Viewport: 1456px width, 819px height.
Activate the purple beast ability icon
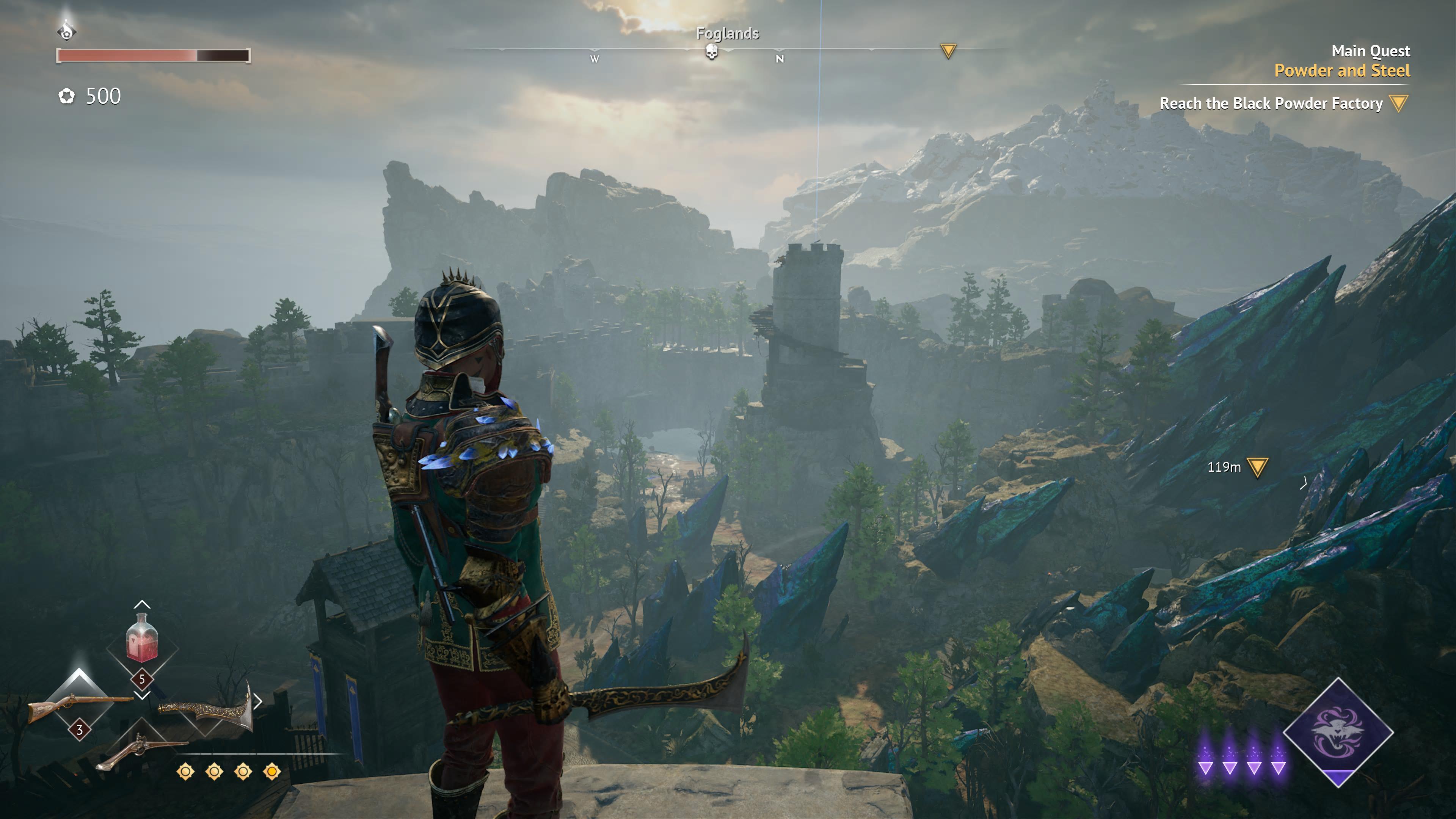pos(1337,731)
